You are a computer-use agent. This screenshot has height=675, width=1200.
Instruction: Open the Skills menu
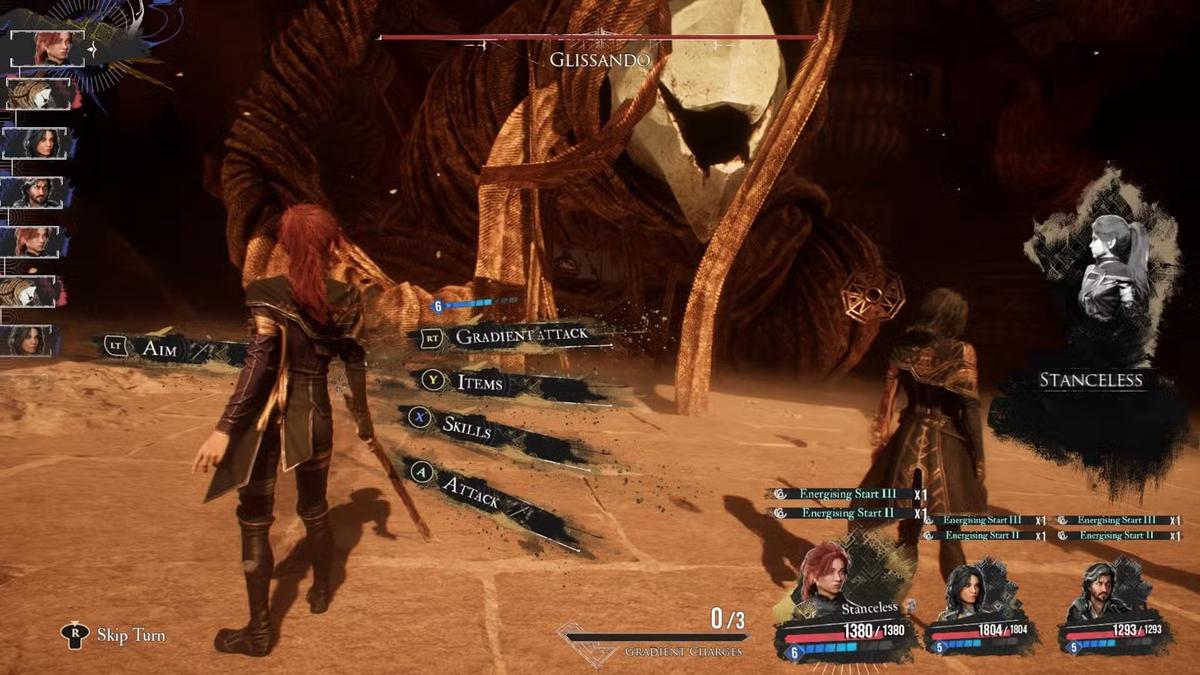click(467, 427)
